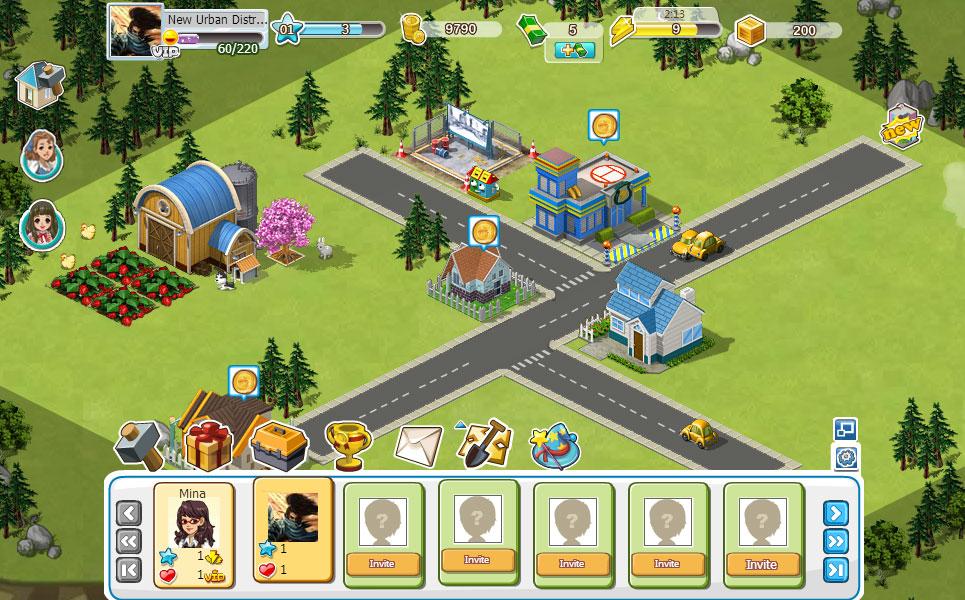Select Mina's friend card
The height and width of the screenshot is (600, 965).
(x=194, y=533)
